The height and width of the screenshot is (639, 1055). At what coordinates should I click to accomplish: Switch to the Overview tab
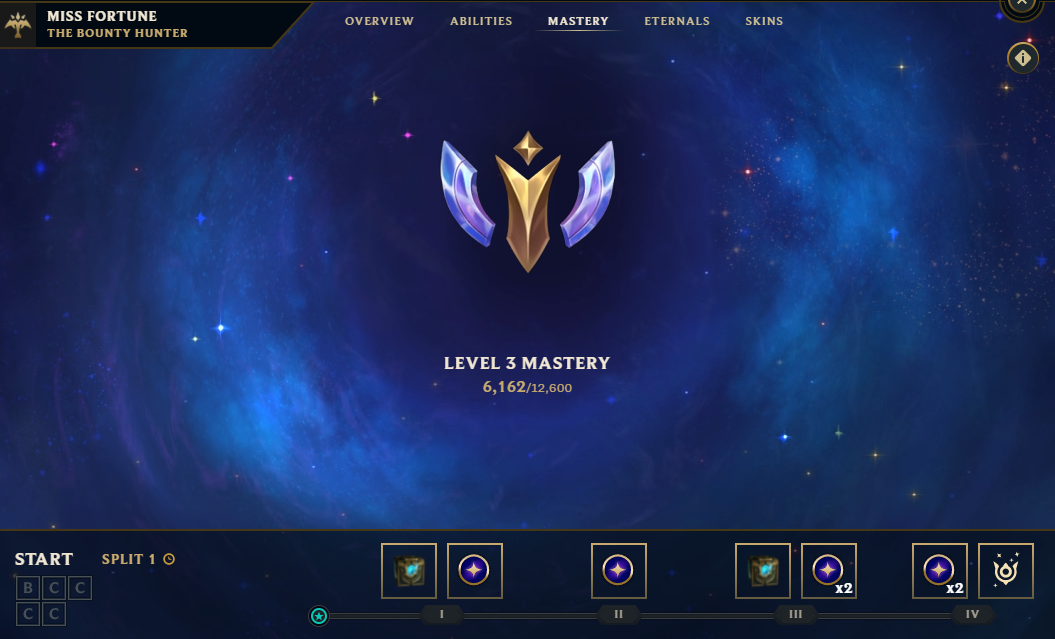[379, 21]
